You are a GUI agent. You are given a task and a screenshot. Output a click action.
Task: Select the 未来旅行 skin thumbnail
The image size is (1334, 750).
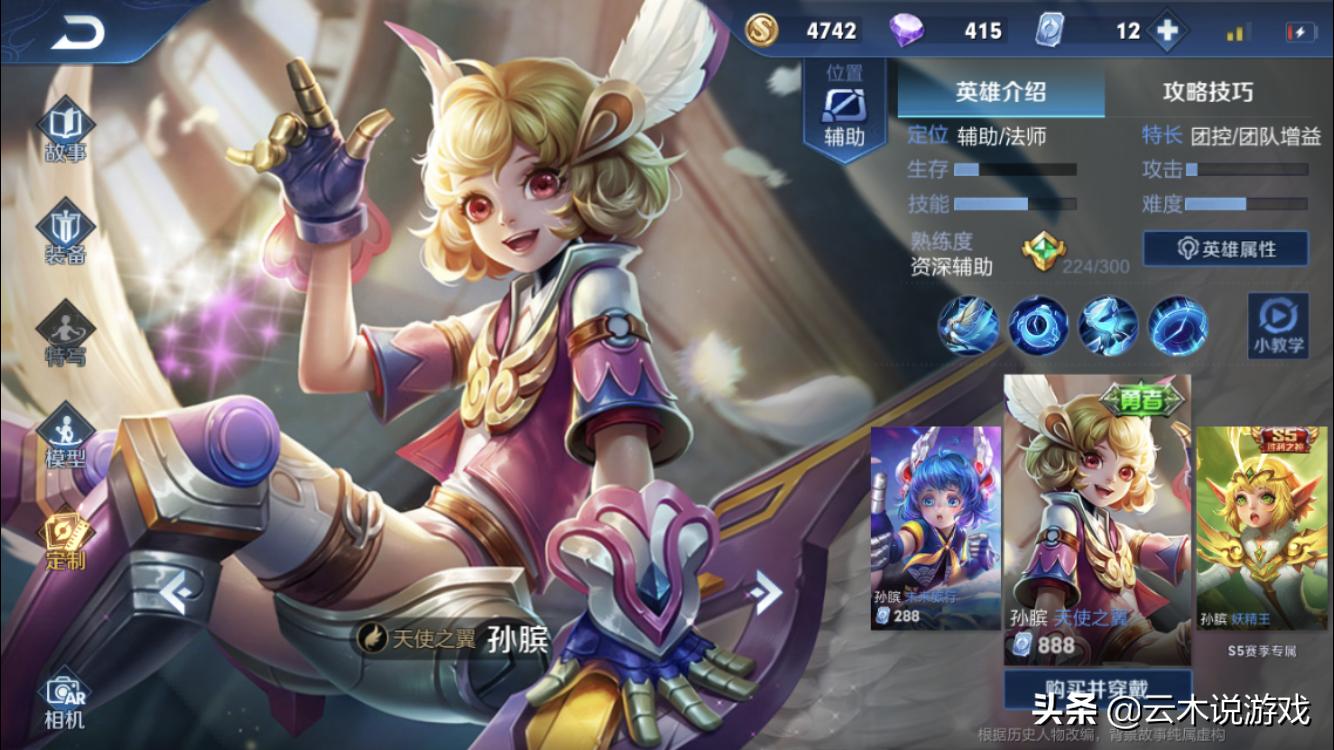(x=935, y=527)
